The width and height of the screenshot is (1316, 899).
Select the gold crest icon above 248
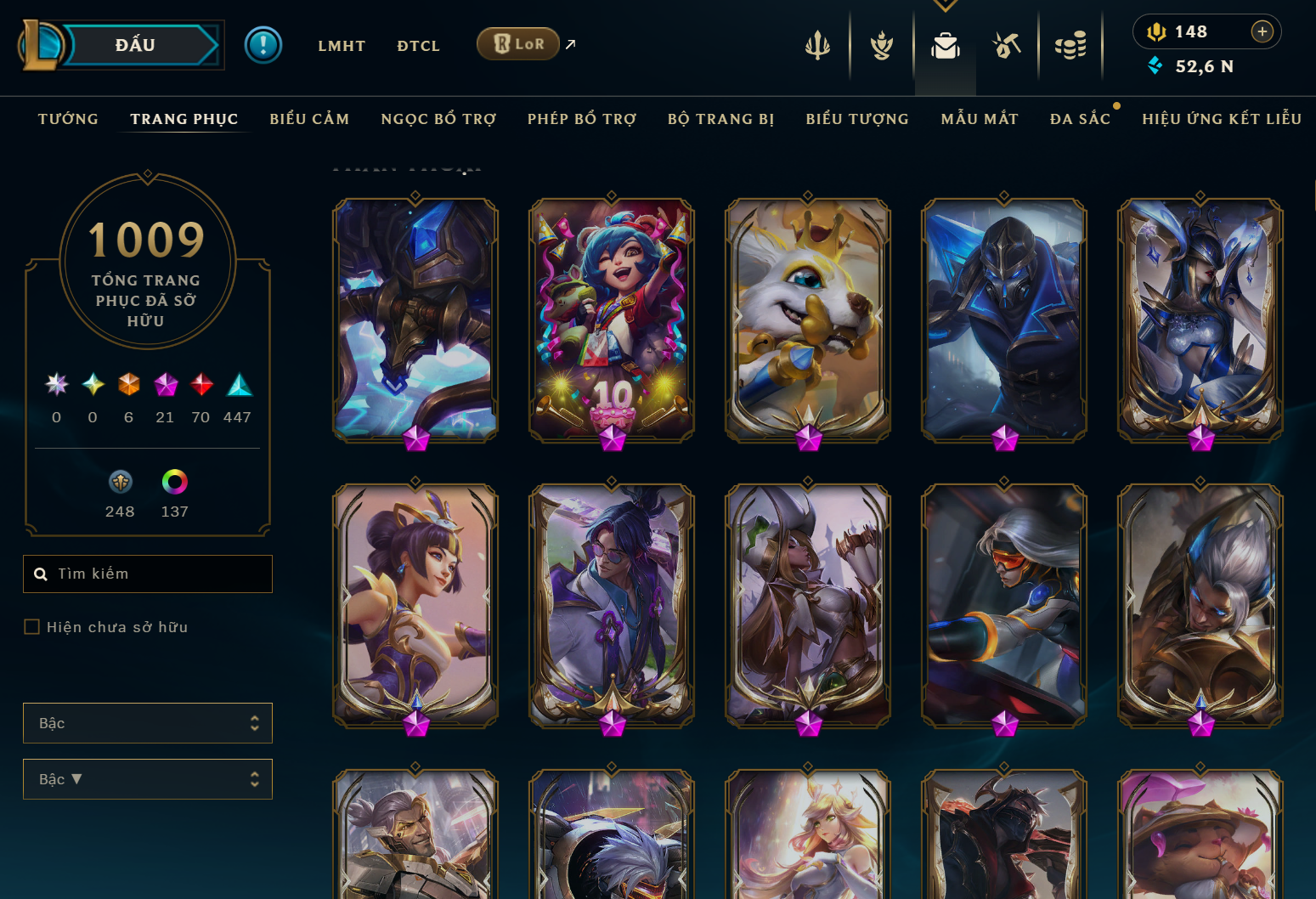point(120,481)
